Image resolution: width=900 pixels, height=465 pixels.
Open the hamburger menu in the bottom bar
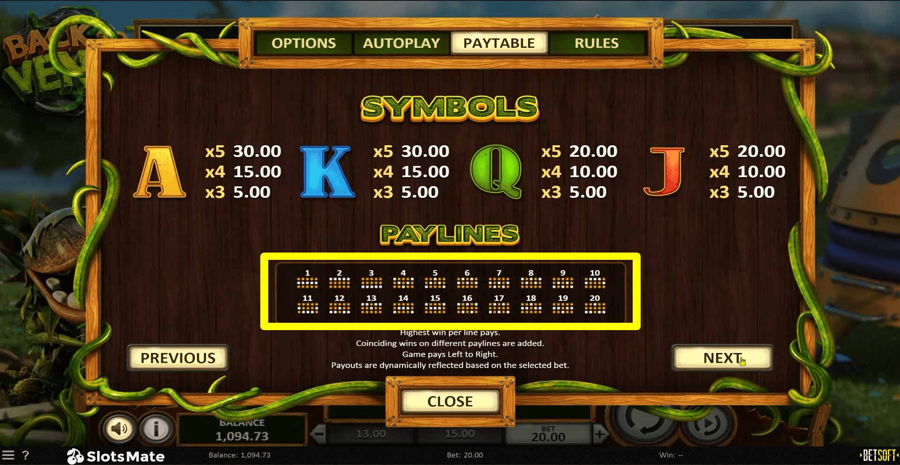[8, 456]
